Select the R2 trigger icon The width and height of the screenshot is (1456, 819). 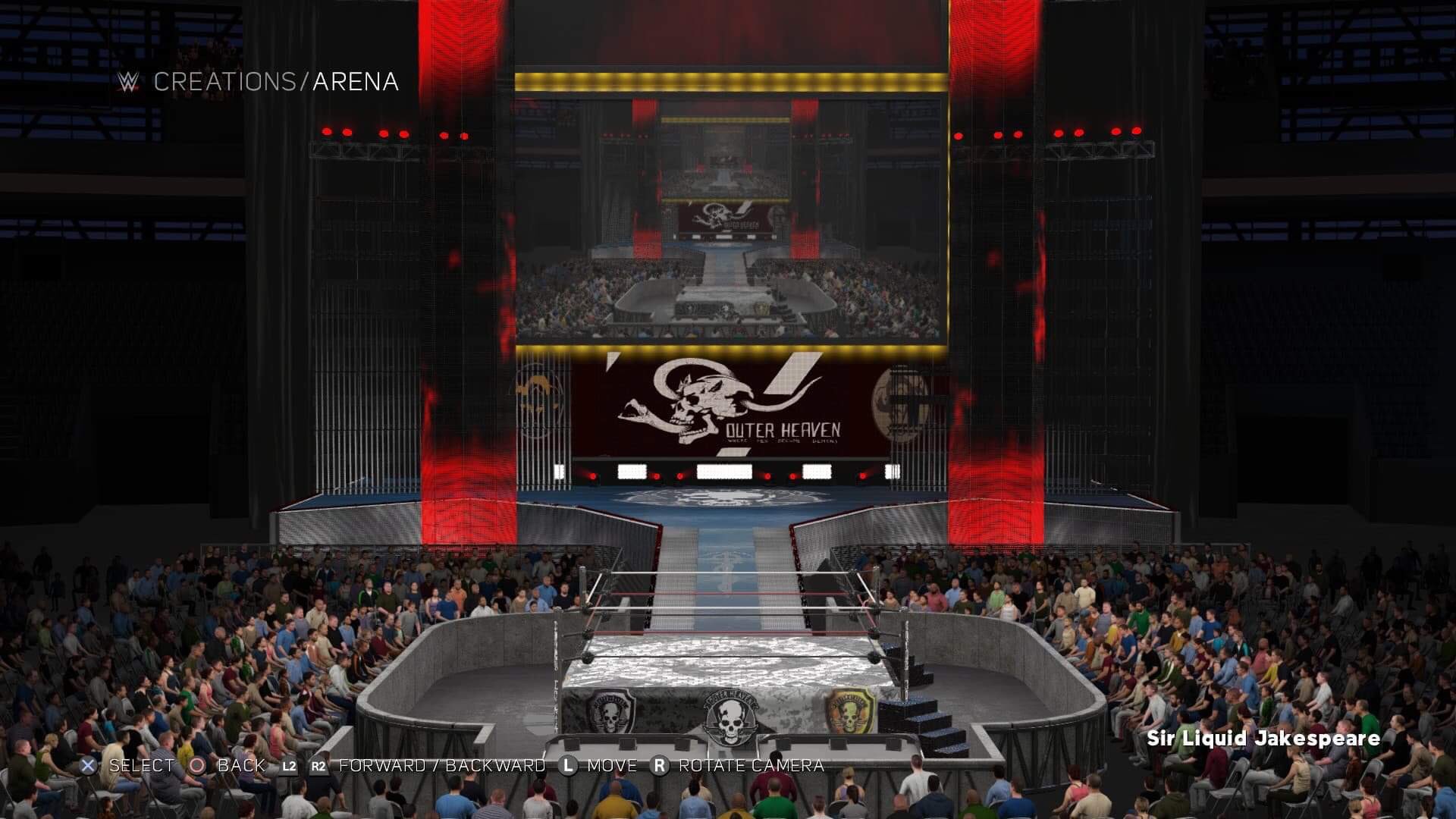318,766
